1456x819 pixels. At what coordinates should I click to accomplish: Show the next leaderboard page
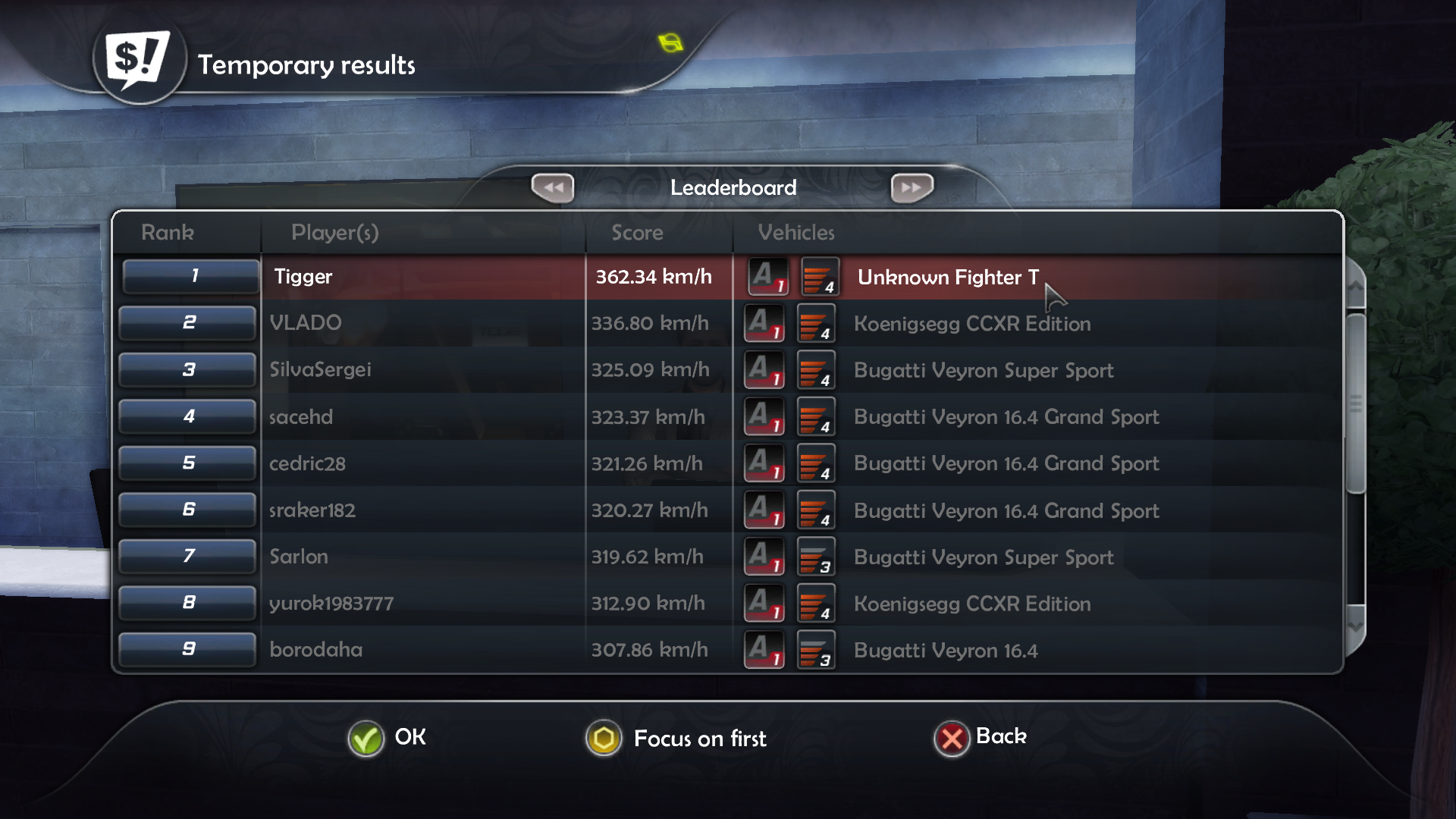coord(912,187)
